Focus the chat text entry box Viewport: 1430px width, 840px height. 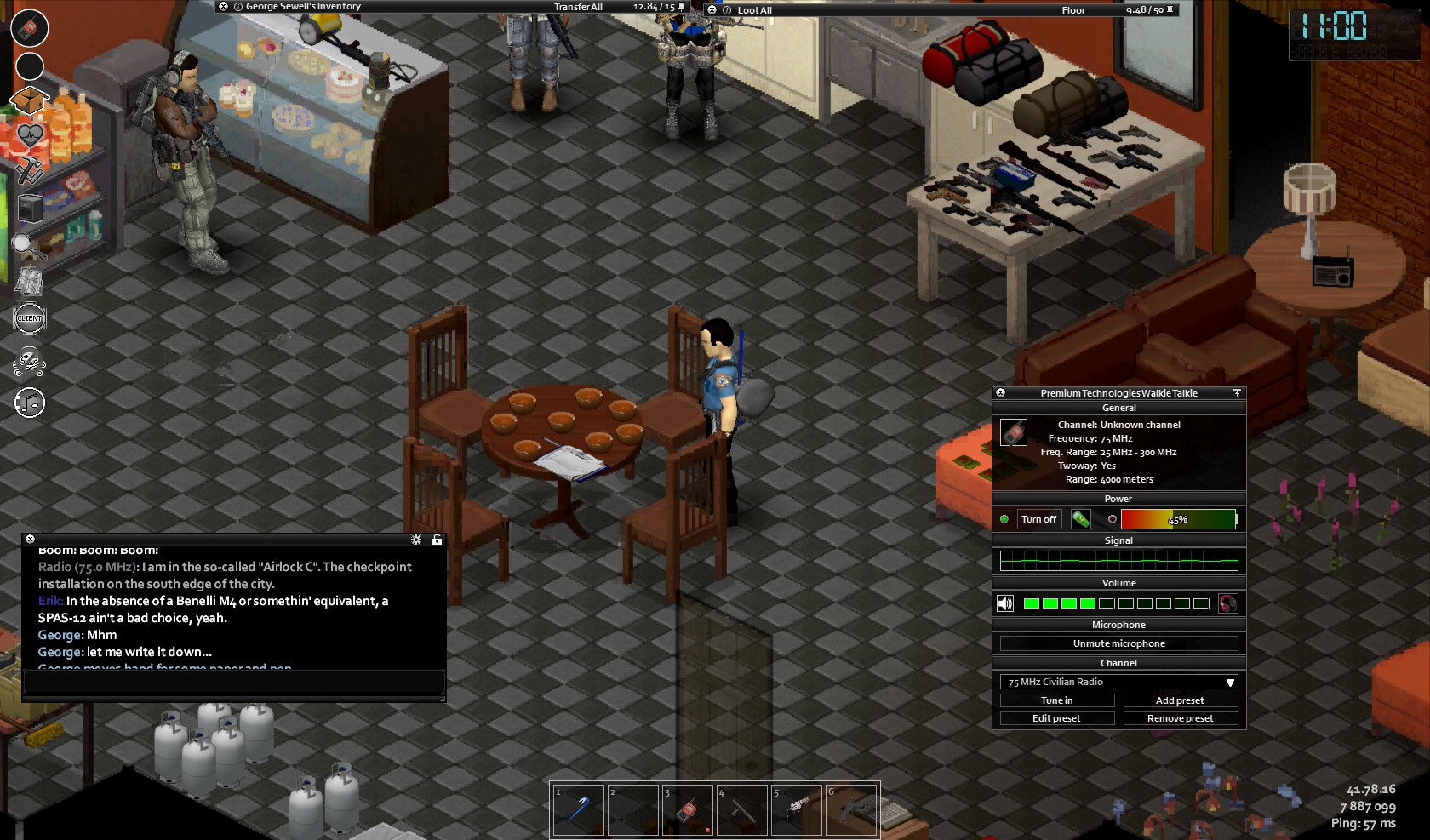(x=233, y=682)
